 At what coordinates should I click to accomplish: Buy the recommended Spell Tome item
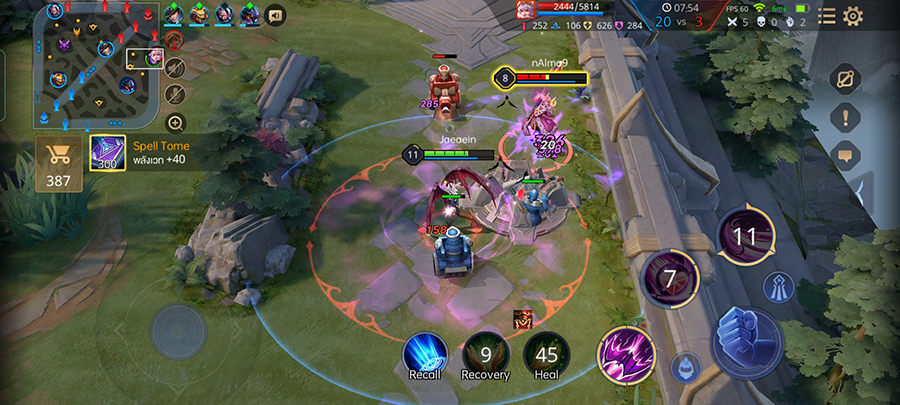coord(107,153)
